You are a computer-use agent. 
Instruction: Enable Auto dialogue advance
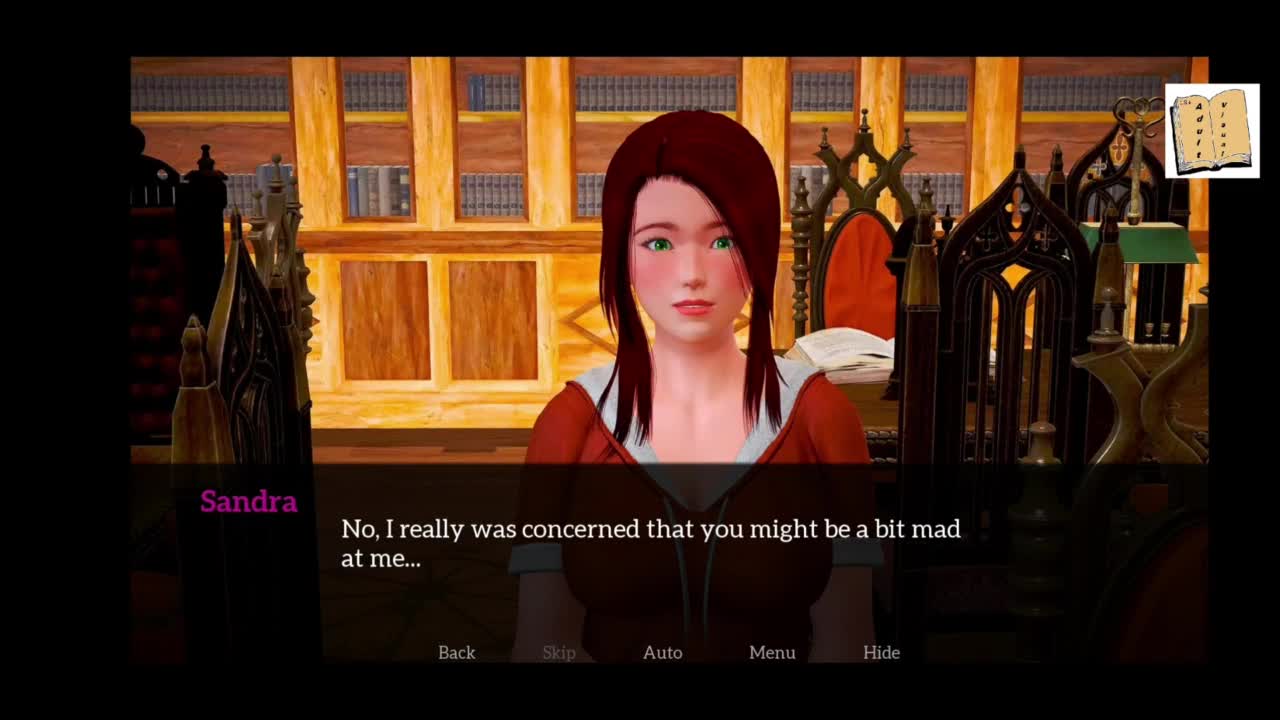[x=662, y=652]
